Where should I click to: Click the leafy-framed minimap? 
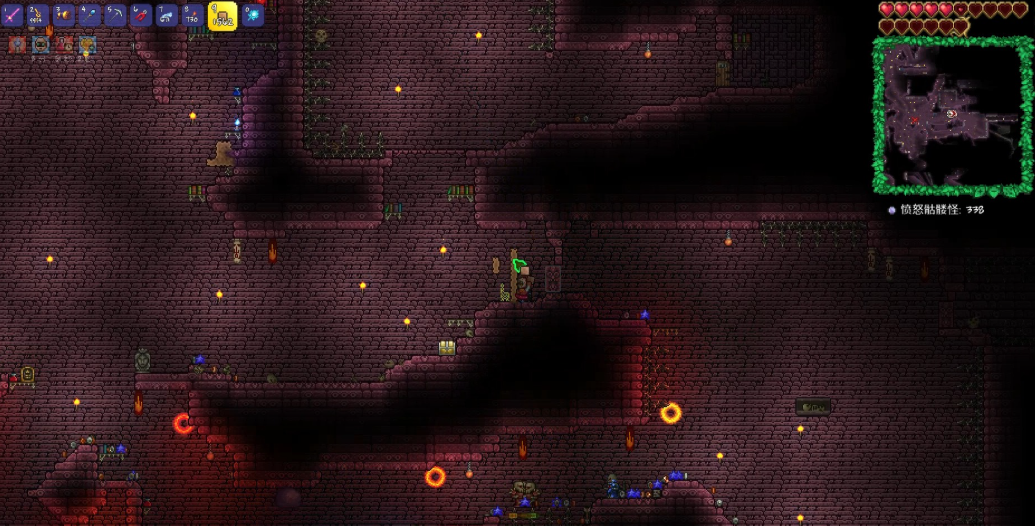[950, 116]
